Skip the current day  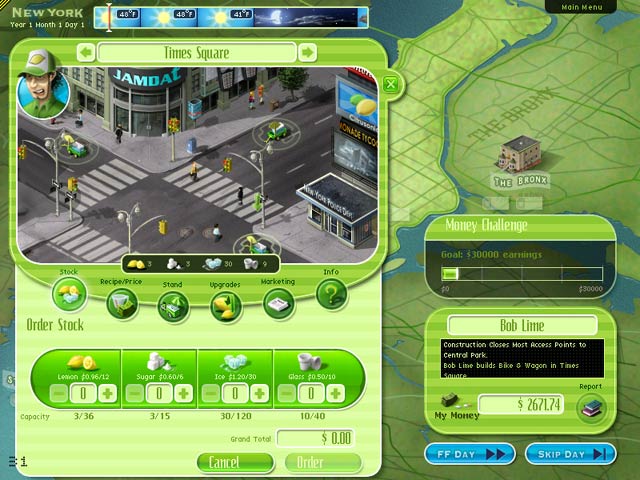[569, 453]
